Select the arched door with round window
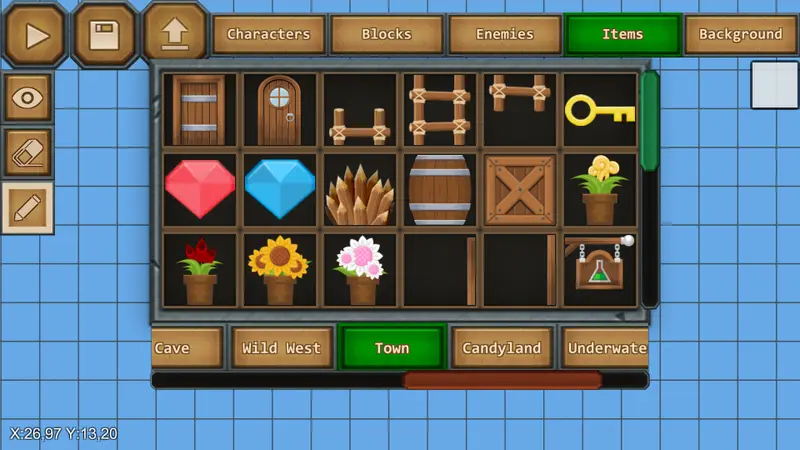Image resolution: width=800 pixels, height=450 pixels. tap(280, 109)
